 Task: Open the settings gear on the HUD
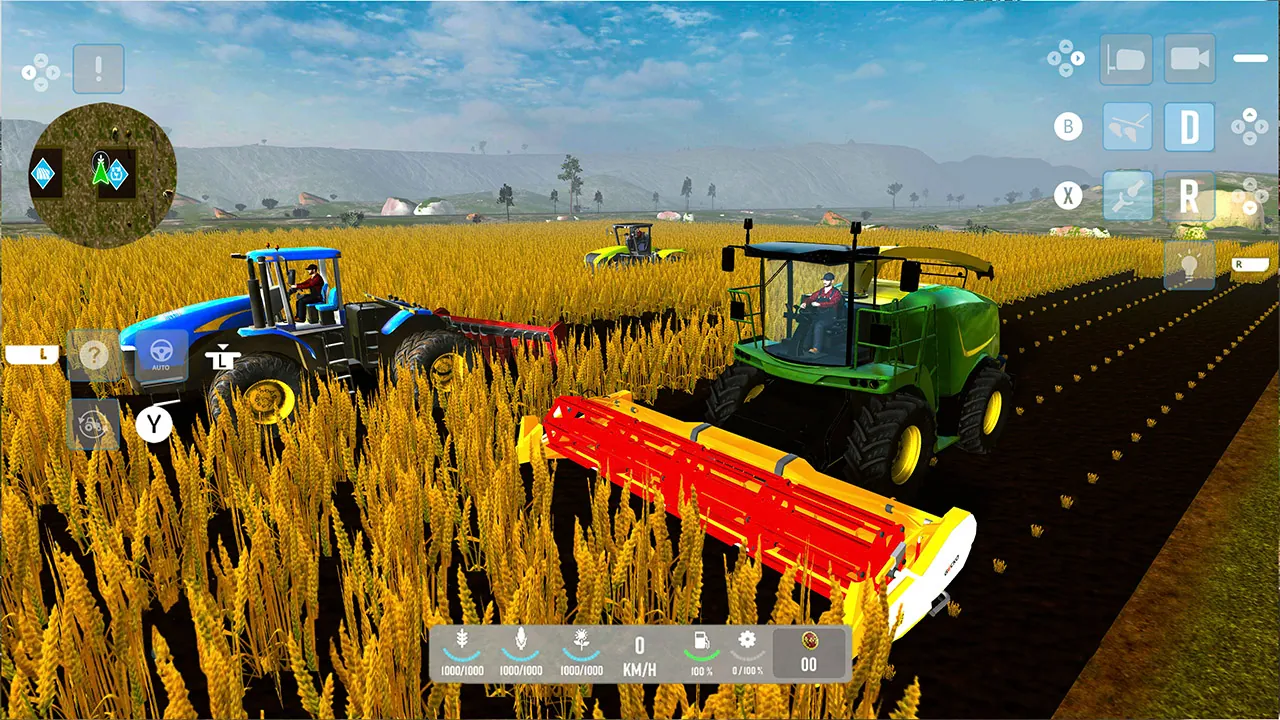pos(746,641)
